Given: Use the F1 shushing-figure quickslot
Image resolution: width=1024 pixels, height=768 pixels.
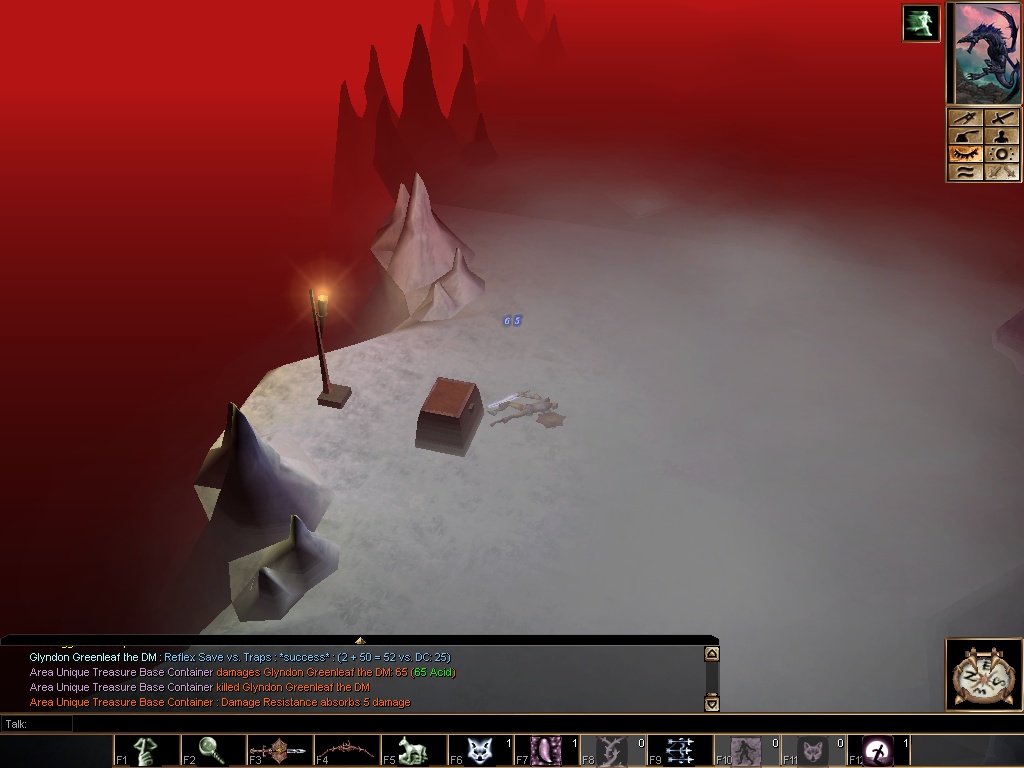Looking at the screenshot, I should pos(146,751).
